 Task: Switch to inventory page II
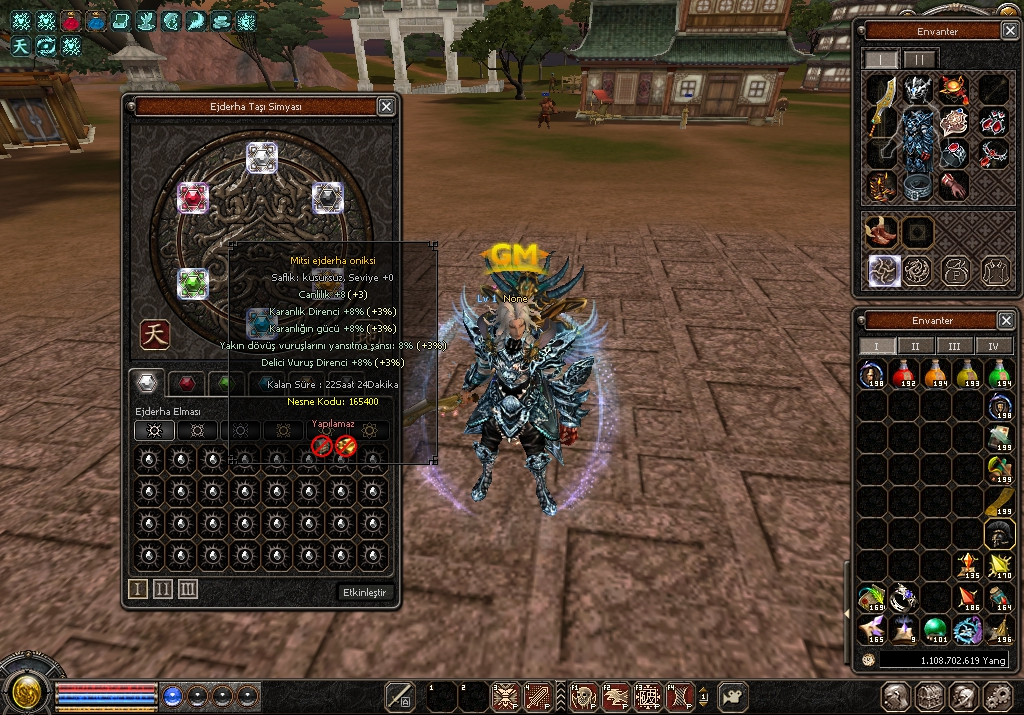[x=915, y=346]
